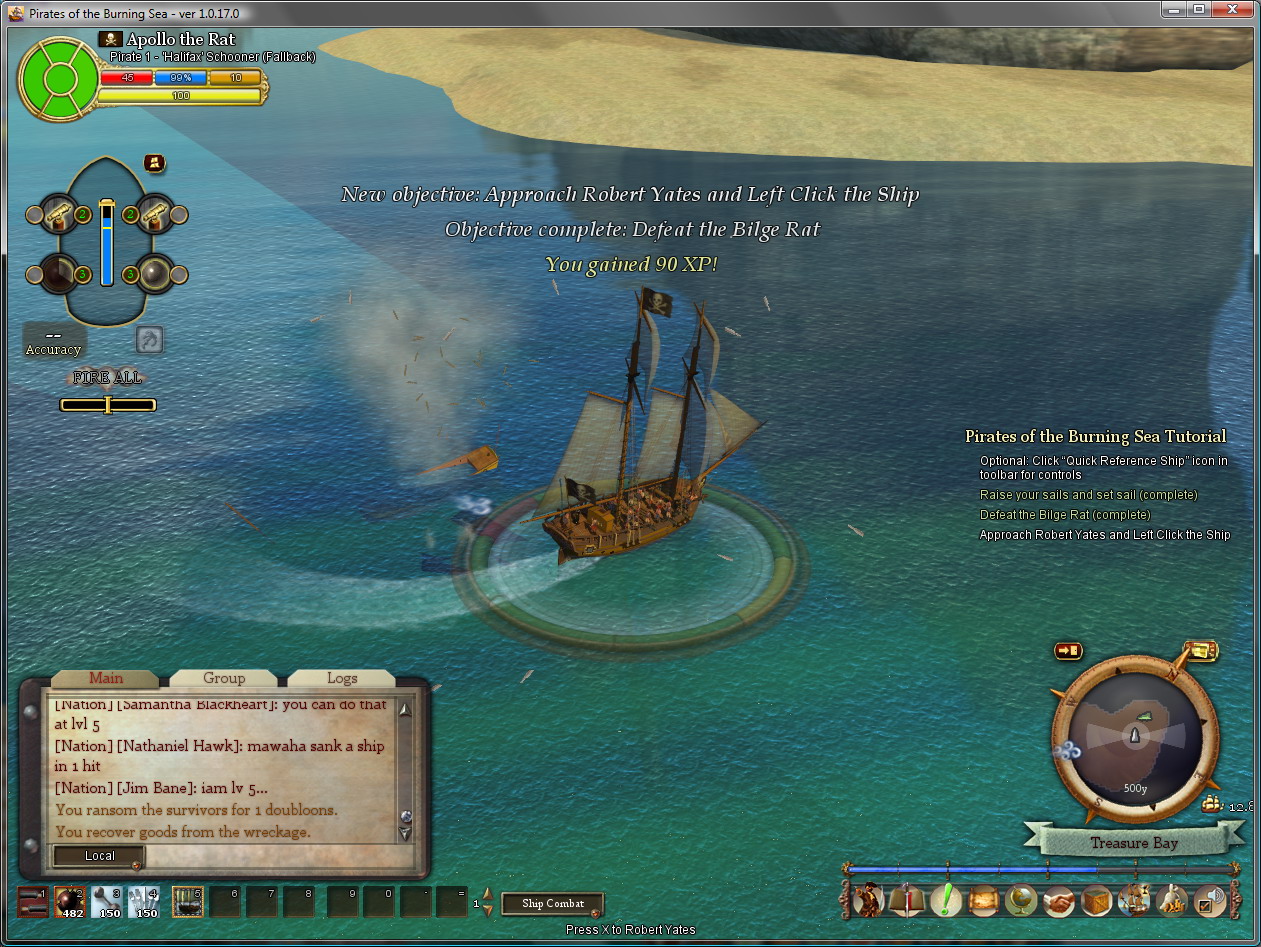Close the game window

tap(1236, 9)
